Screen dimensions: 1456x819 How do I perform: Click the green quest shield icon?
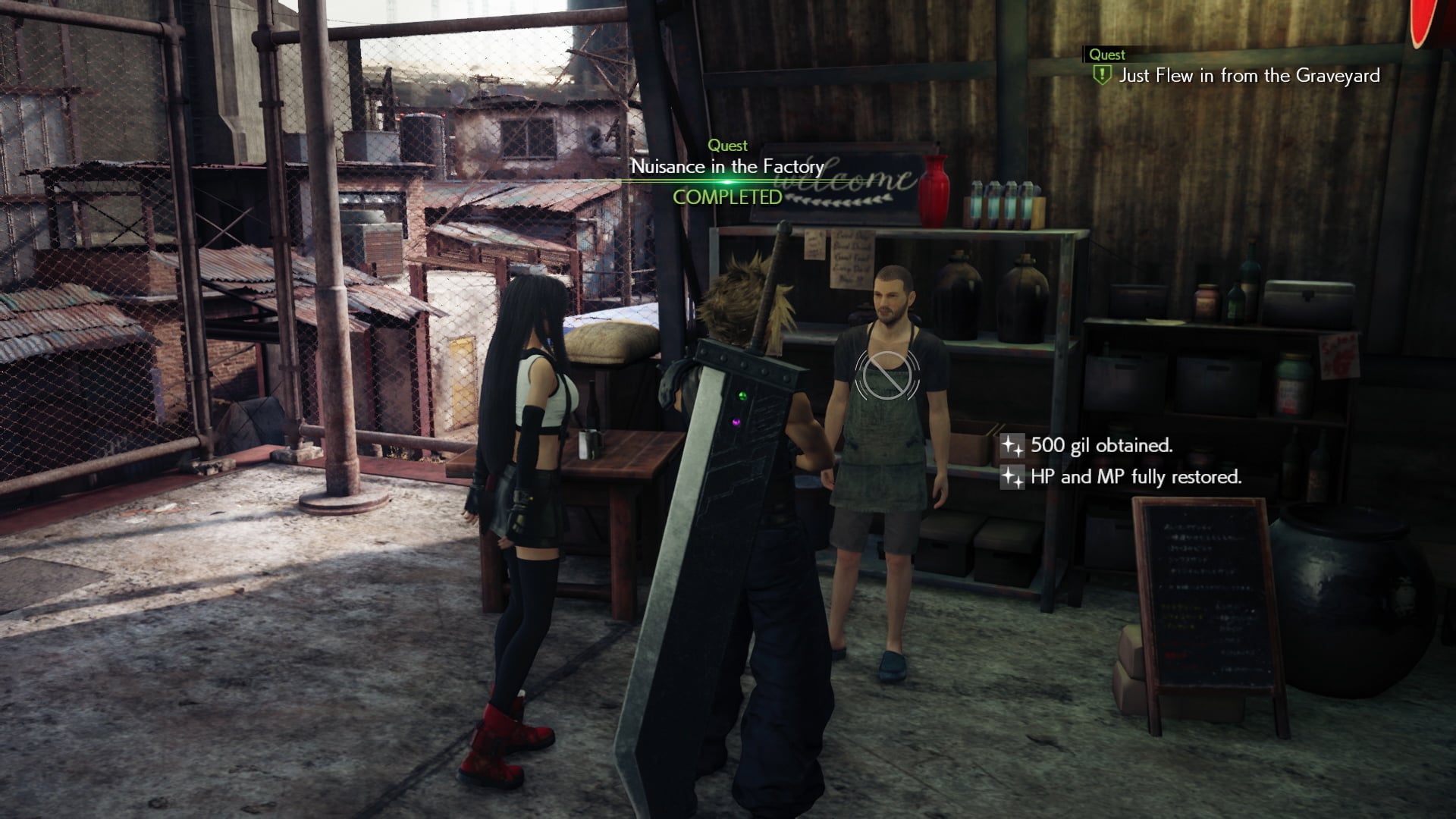(x=1101, y=75)
